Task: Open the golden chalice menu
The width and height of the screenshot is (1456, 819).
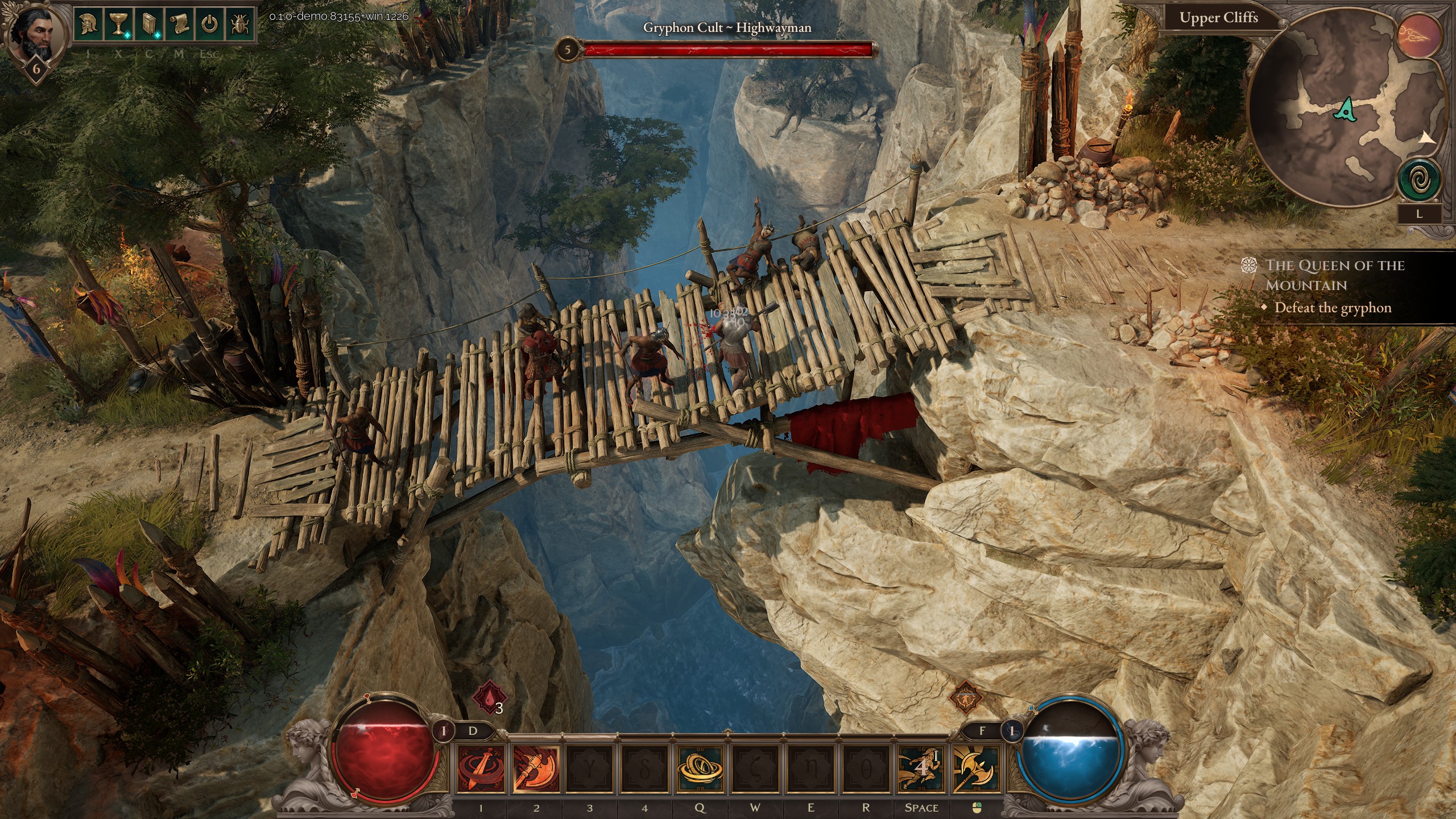Action: point(118,26)
